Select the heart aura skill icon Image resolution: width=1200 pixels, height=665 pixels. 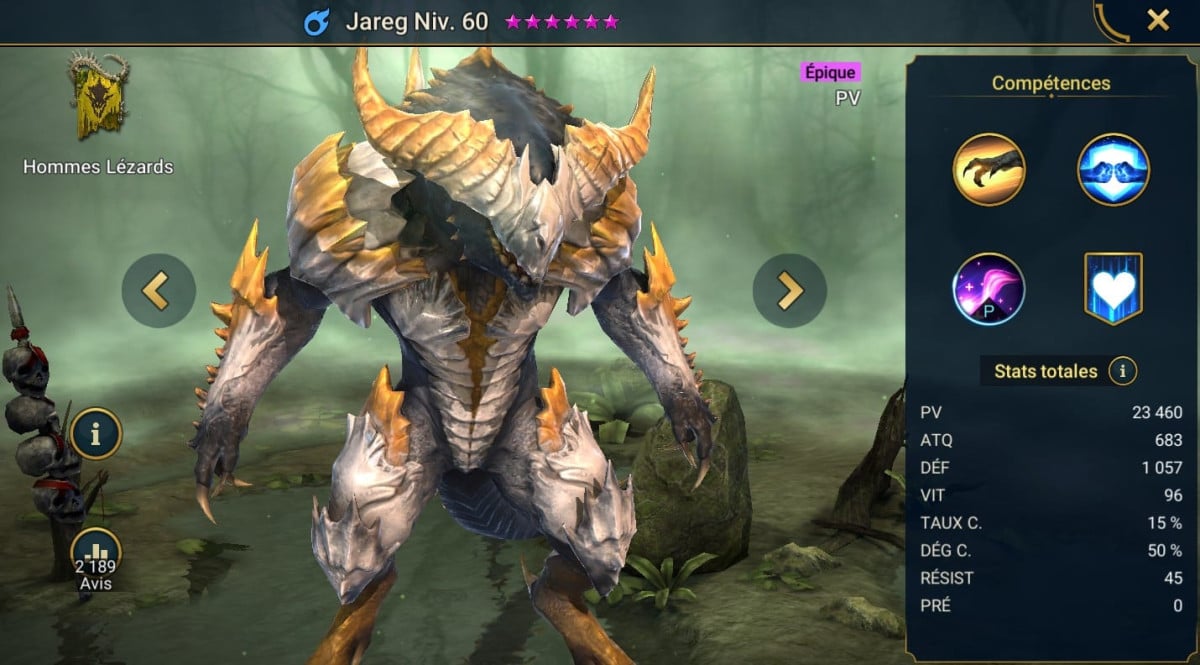coord(1113,289)
